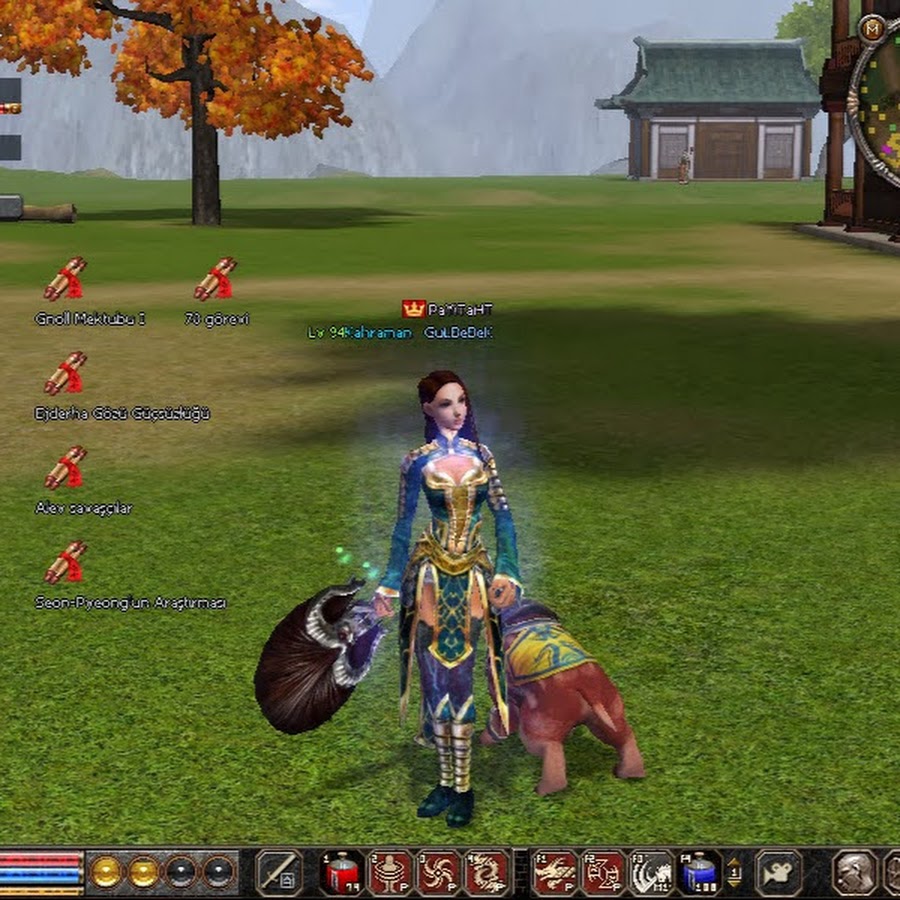Open the Ejderha Gözü Güçsüzlüğü scroll
The image size is (900, 900).
click(65, 374)
